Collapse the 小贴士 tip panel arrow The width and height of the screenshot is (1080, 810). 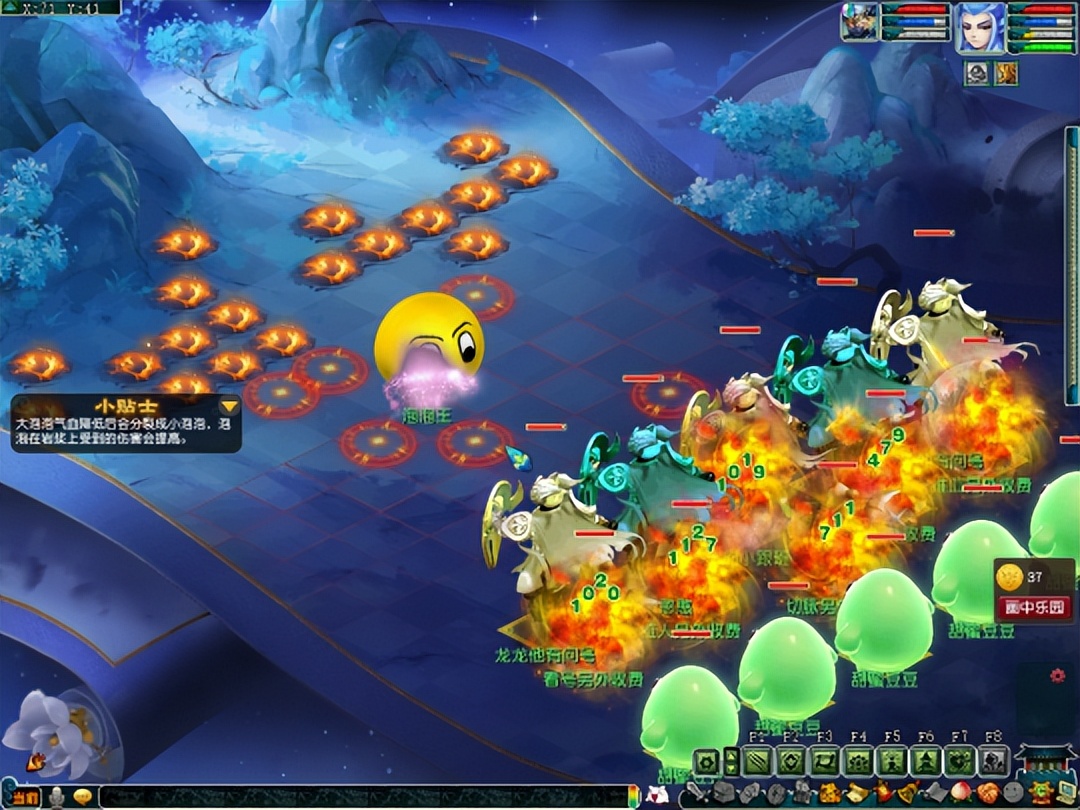point(230,406)
